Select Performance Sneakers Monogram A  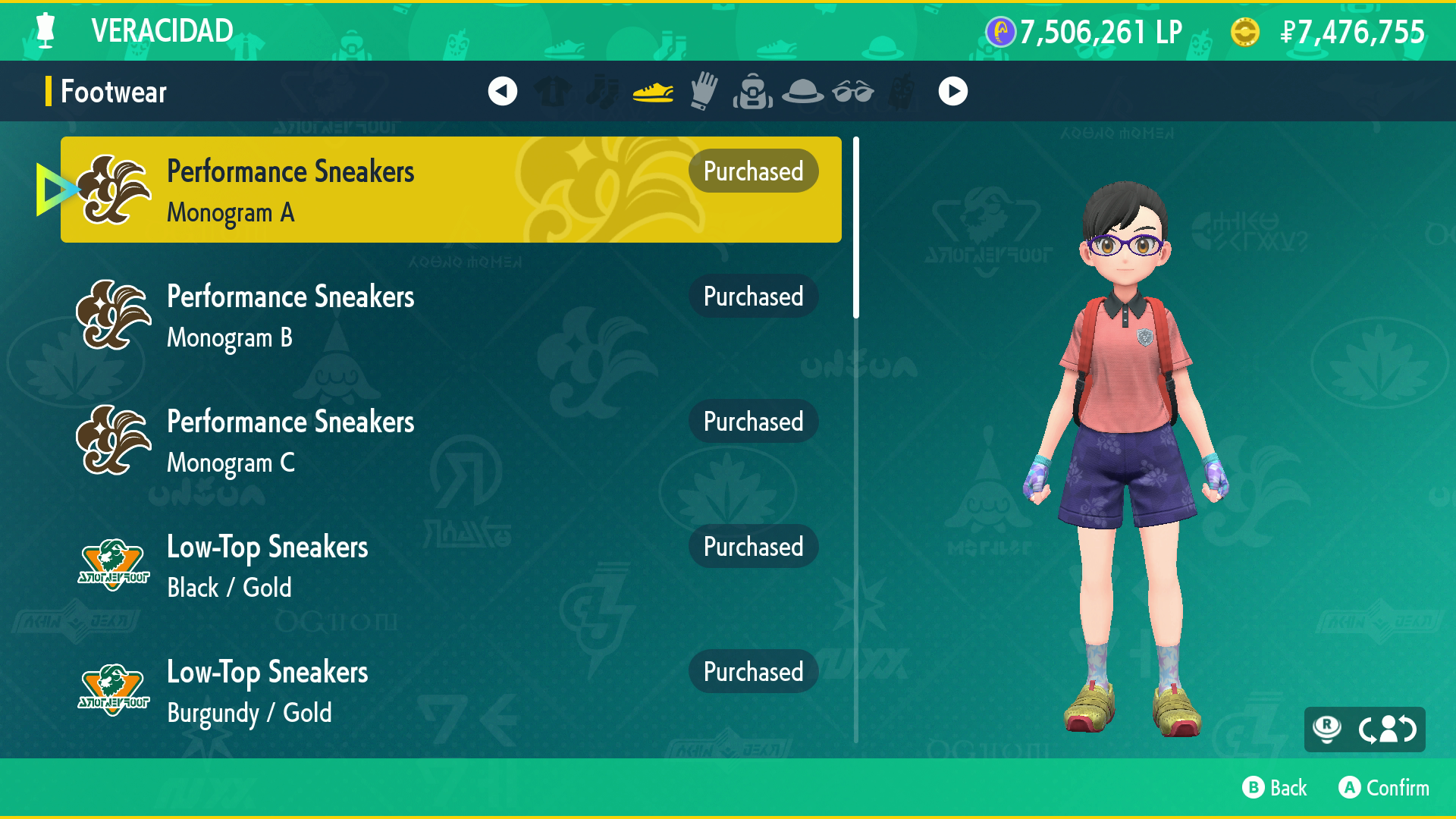coord(450,190)
